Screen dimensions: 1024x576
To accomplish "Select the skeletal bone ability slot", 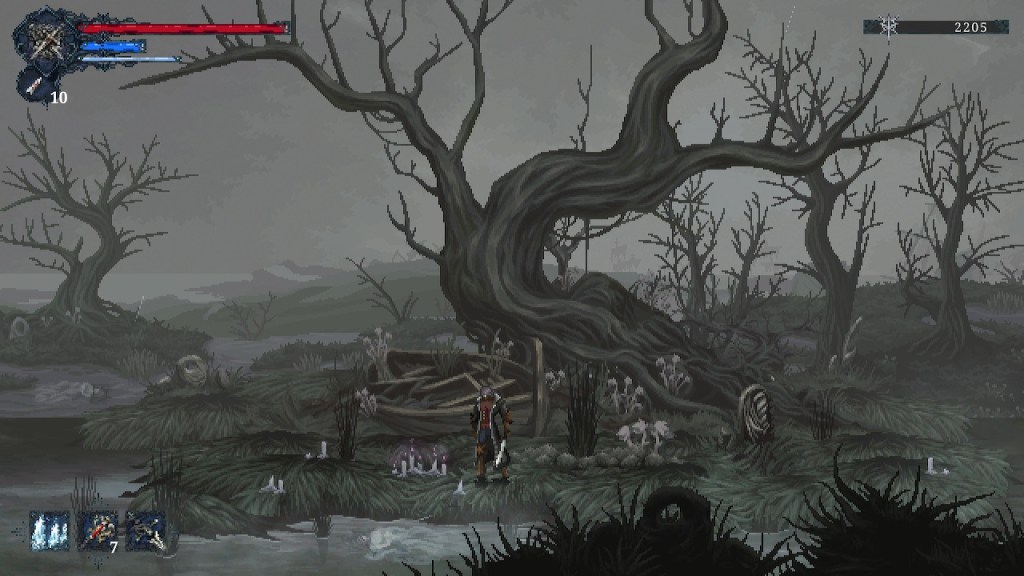I will click(x=146, y=531).
